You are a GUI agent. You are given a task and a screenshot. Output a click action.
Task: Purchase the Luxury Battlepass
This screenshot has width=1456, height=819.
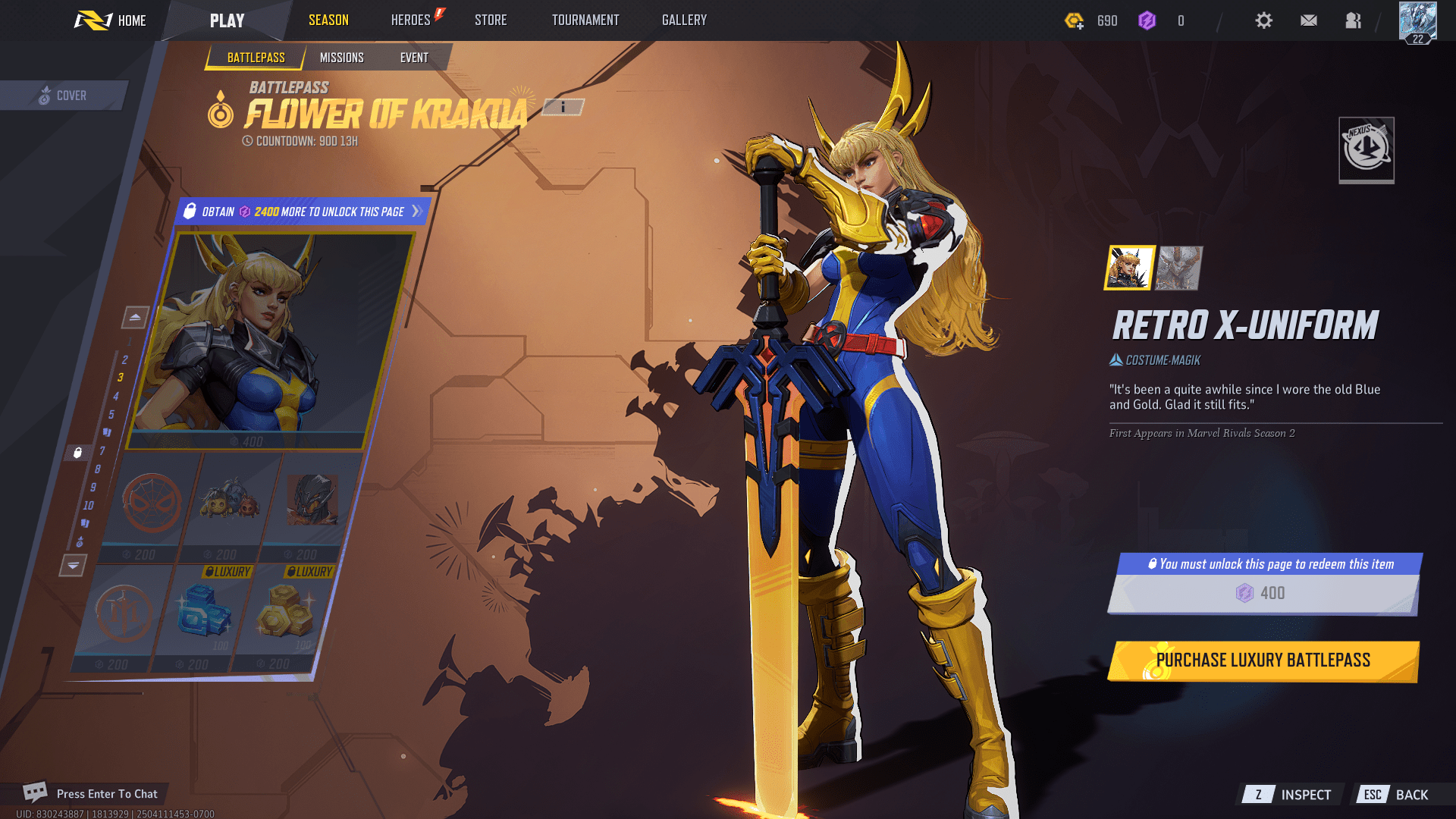(1263, 661)
